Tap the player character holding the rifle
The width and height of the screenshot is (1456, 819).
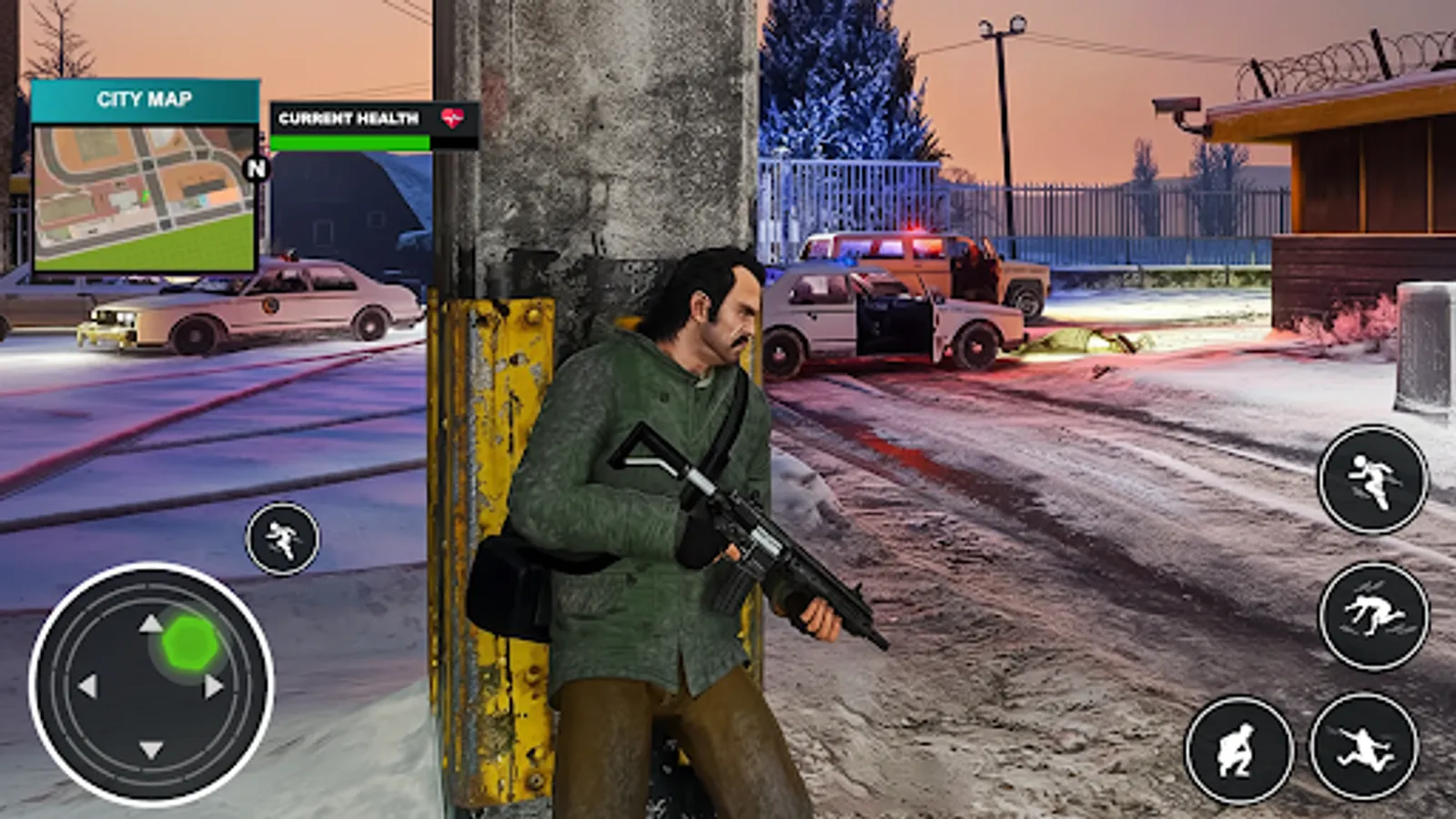673,500
